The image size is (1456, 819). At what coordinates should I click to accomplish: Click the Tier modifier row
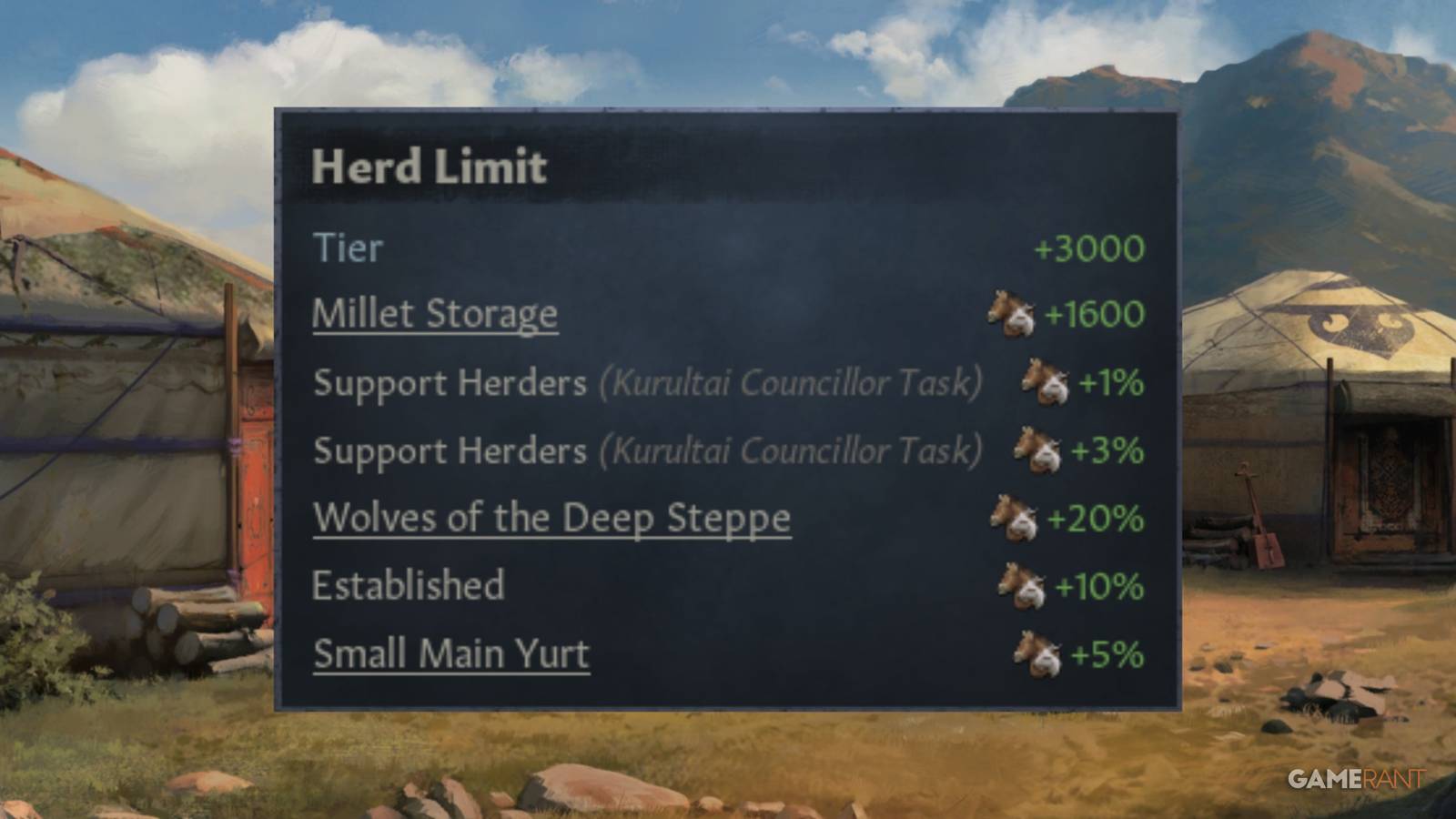[348, 247]
